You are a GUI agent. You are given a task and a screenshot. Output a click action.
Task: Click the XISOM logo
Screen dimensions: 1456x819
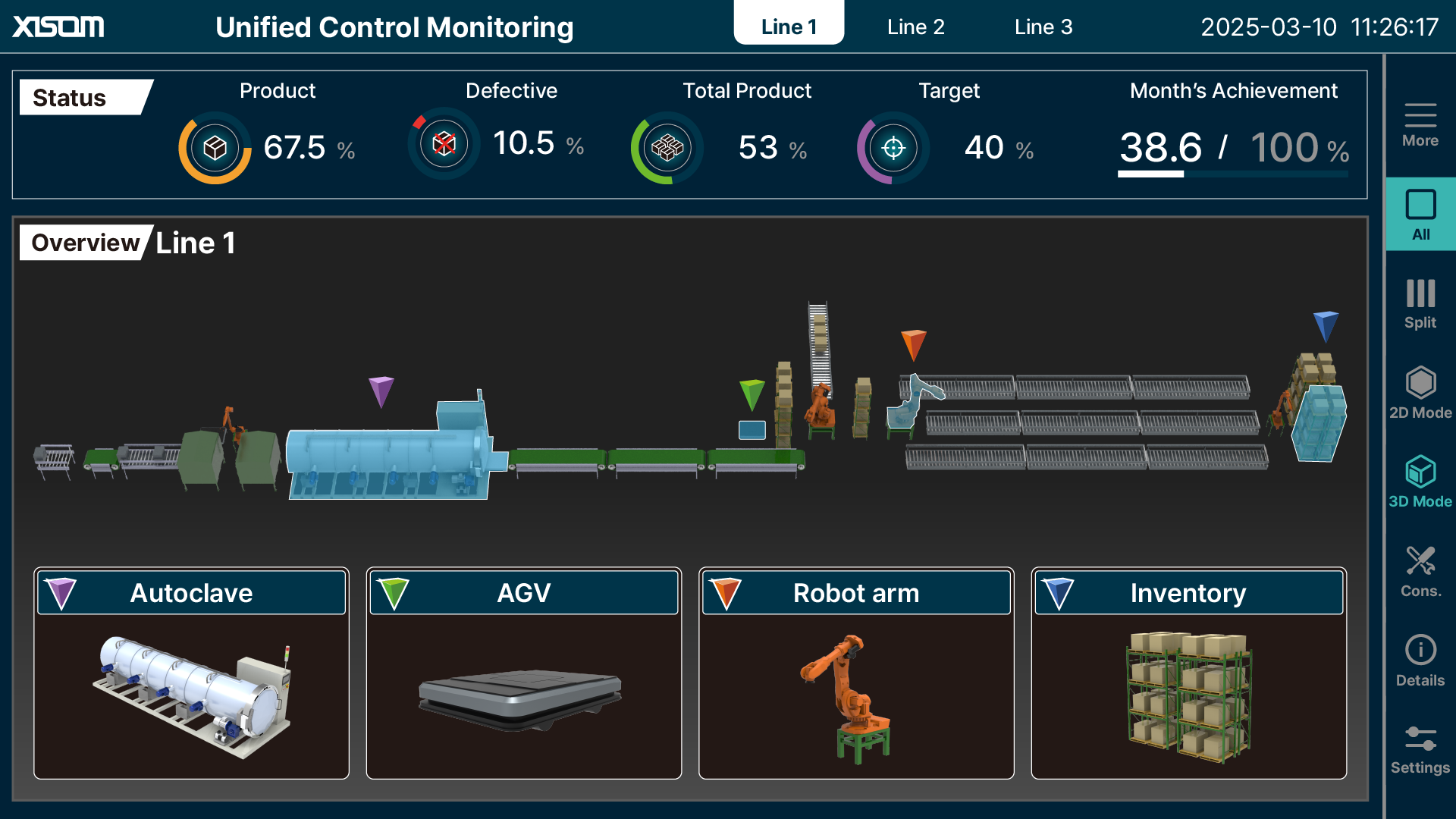pyautogui.click(x=58, y=27)
